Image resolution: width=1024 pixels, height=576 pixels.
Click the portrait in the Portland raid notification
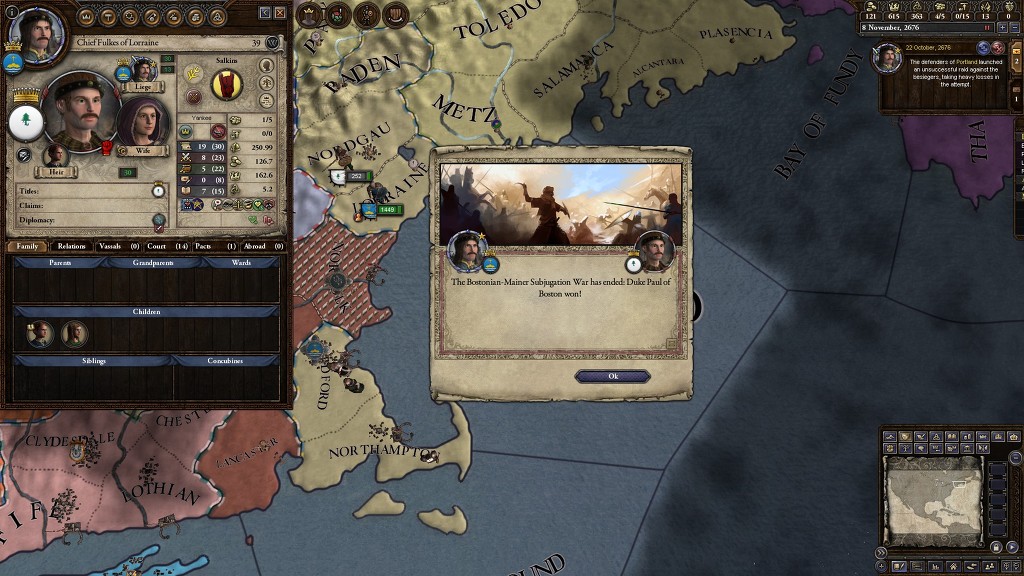point(887,60)
